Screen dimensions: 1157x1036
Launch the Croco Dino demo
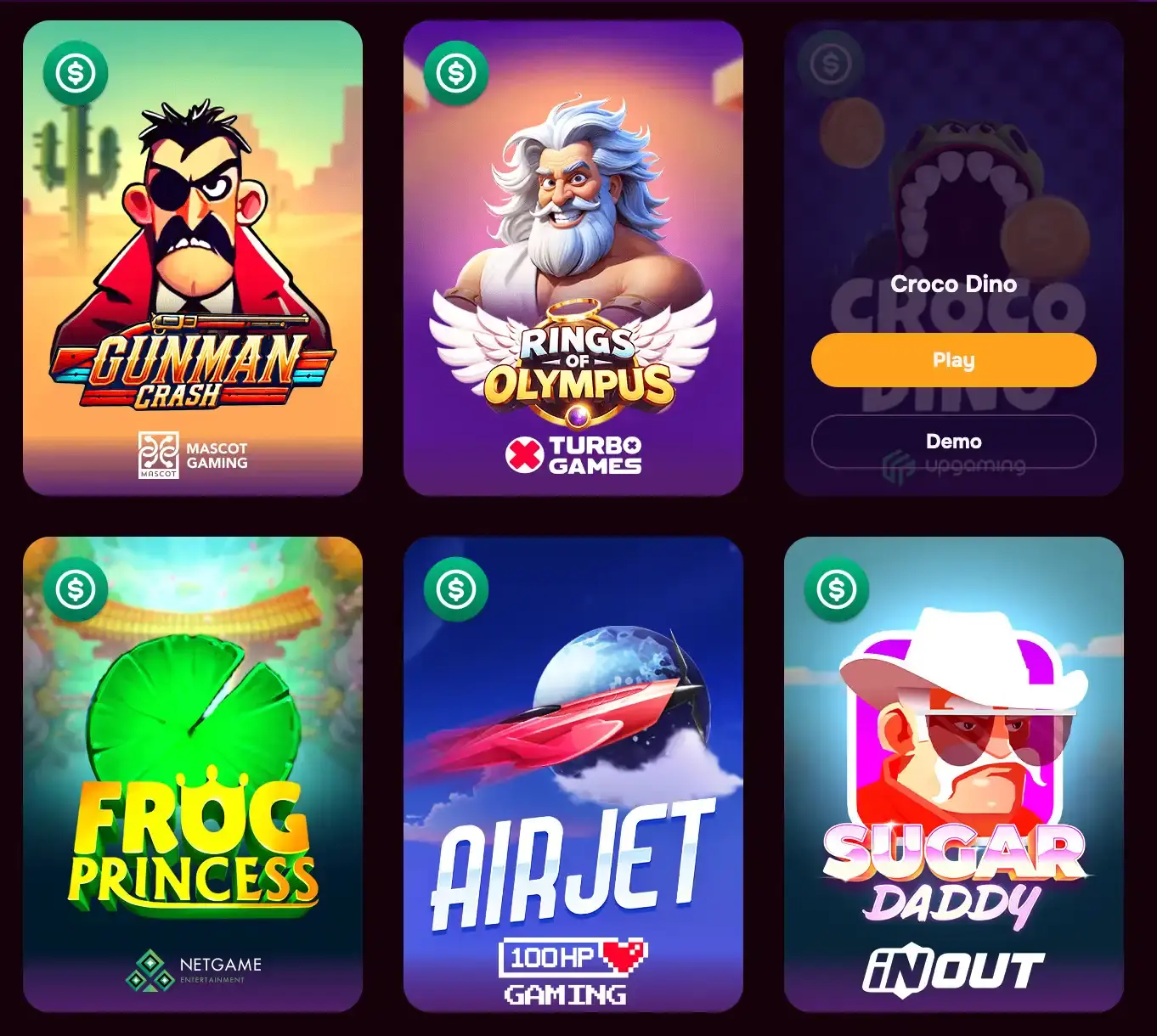[x=953, y=441]
